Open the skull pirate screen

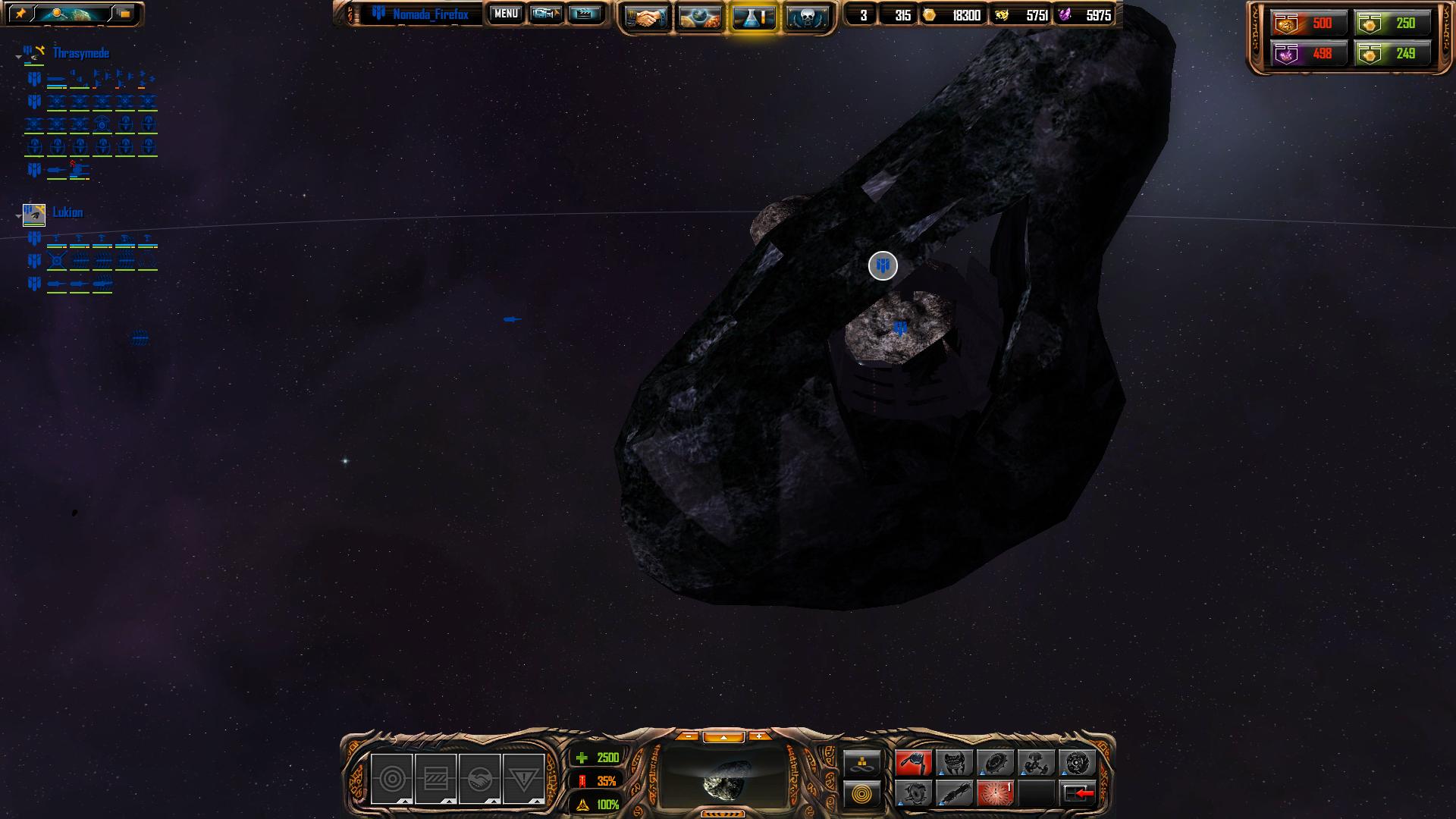806,17
